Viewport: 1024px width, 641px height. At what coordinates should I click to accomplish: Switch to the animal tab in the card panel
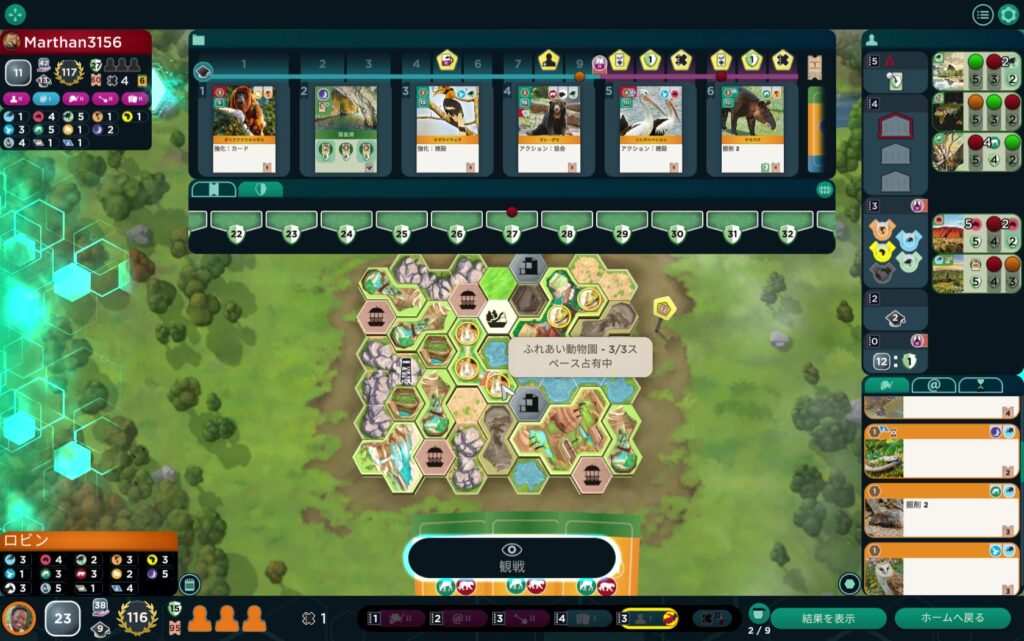(x=886, y=385)
